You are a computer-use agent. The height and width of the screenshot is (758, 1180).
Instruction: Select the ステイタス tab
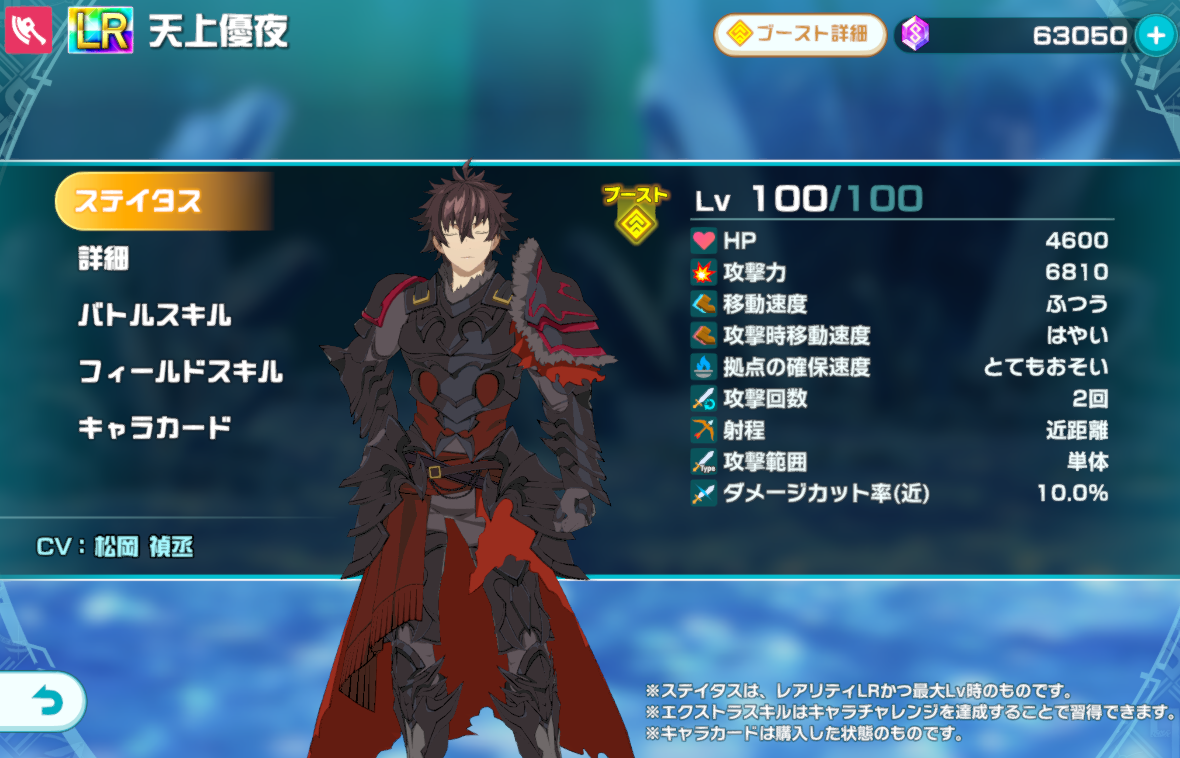pyautogui.click(x=160, y=201)
